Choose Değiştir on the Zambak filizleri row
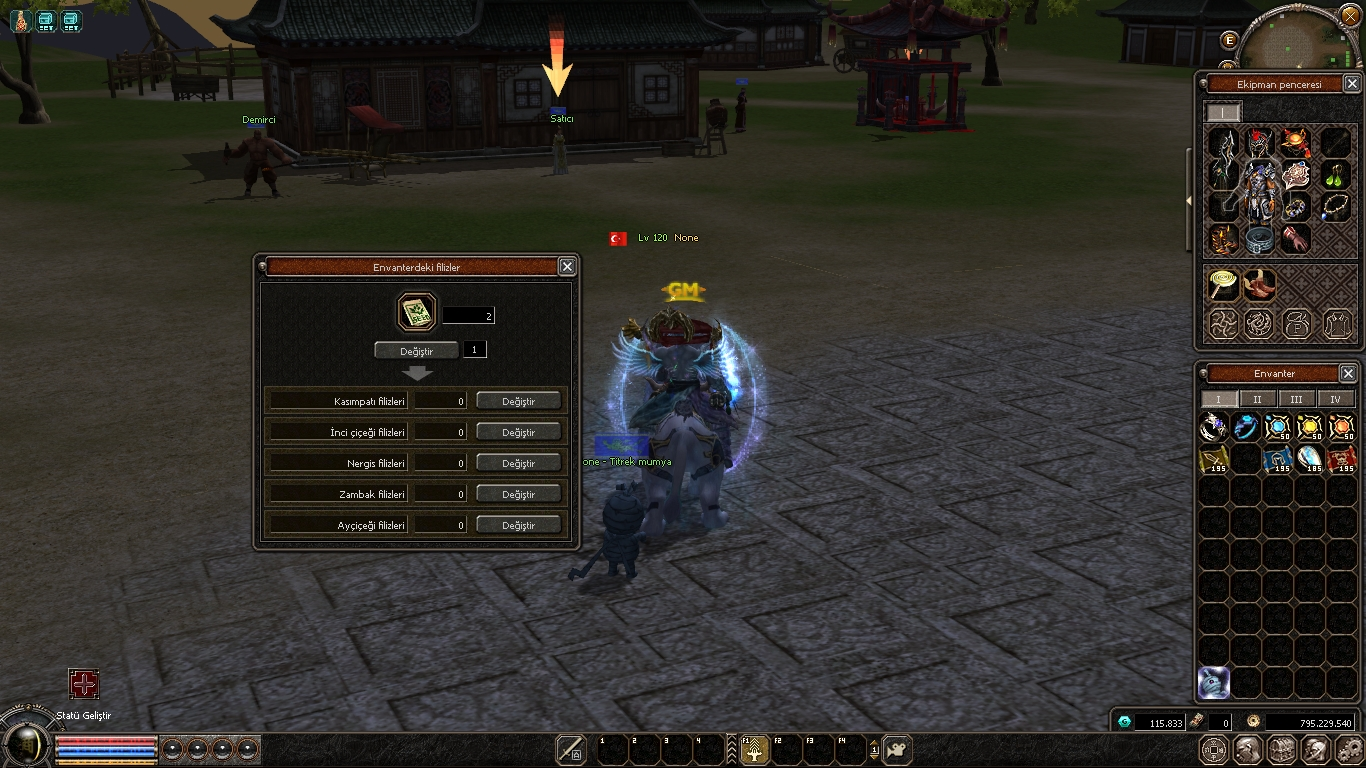 [518, 494]
